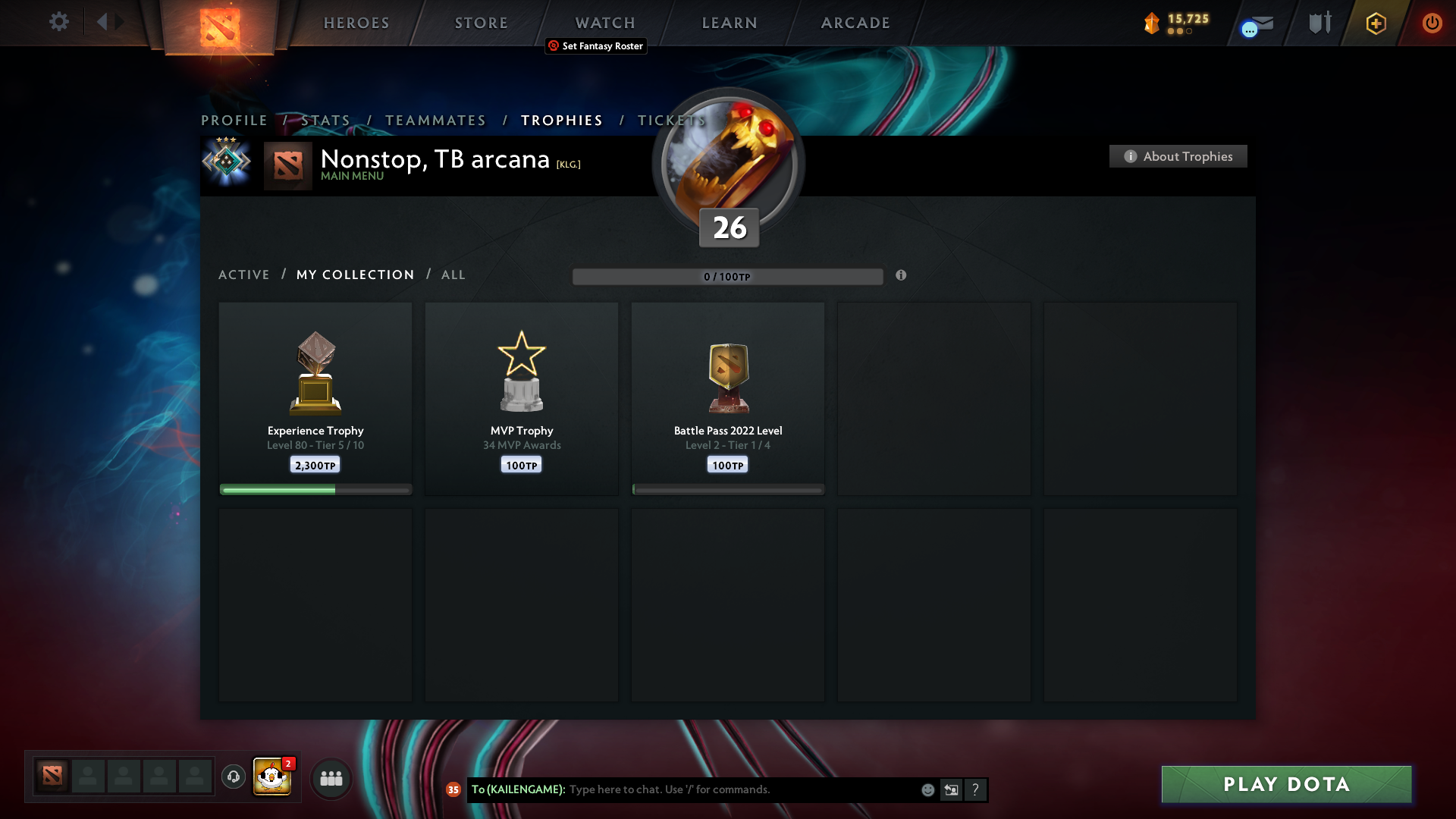The image size is (1456, 819).
Task: Switch to the ALL trophies filter
Action: (453, 275)
